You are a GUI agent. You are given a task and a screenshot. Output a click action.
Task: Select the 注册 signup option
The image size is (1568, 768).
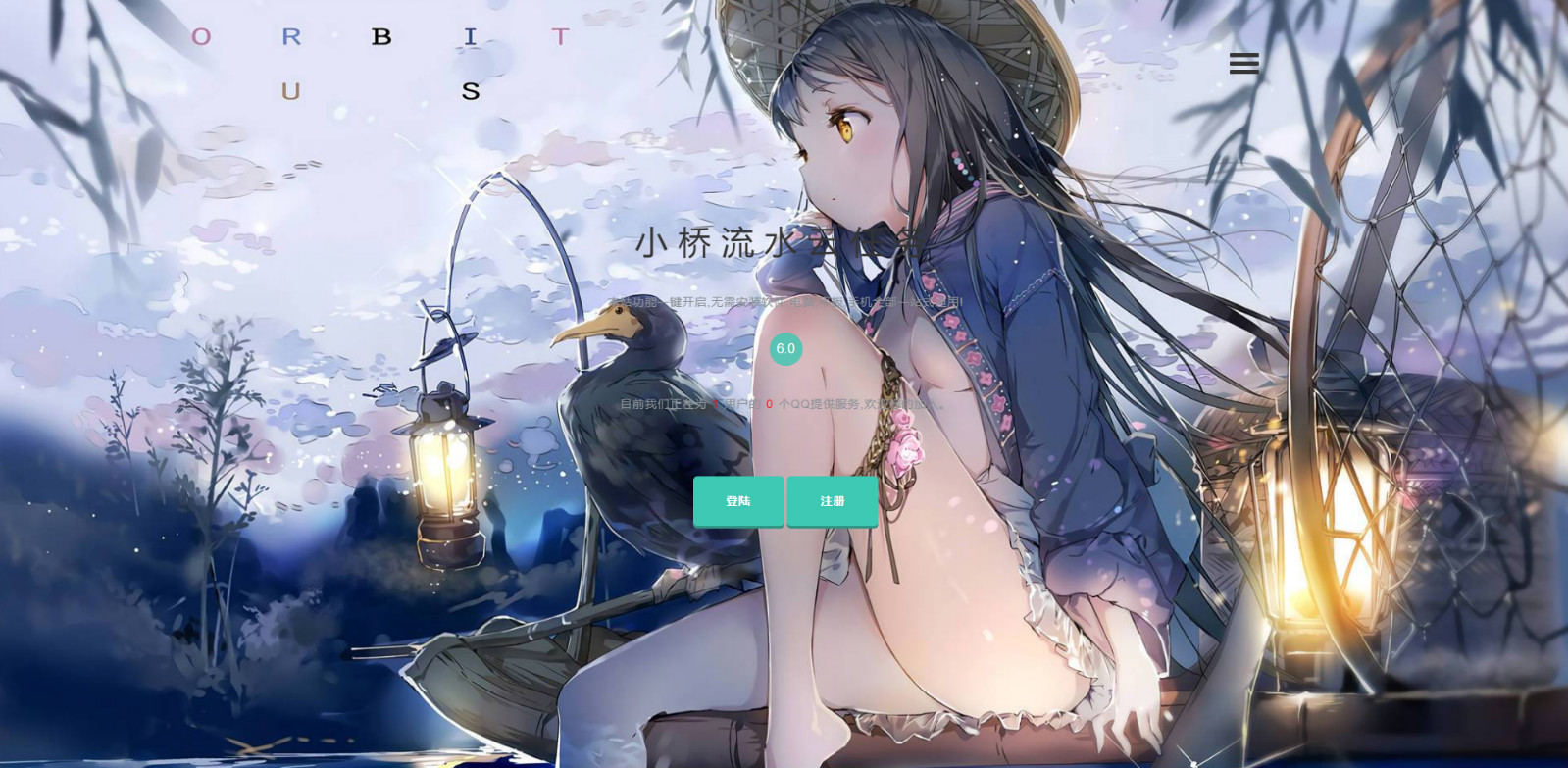click(831, 501)
